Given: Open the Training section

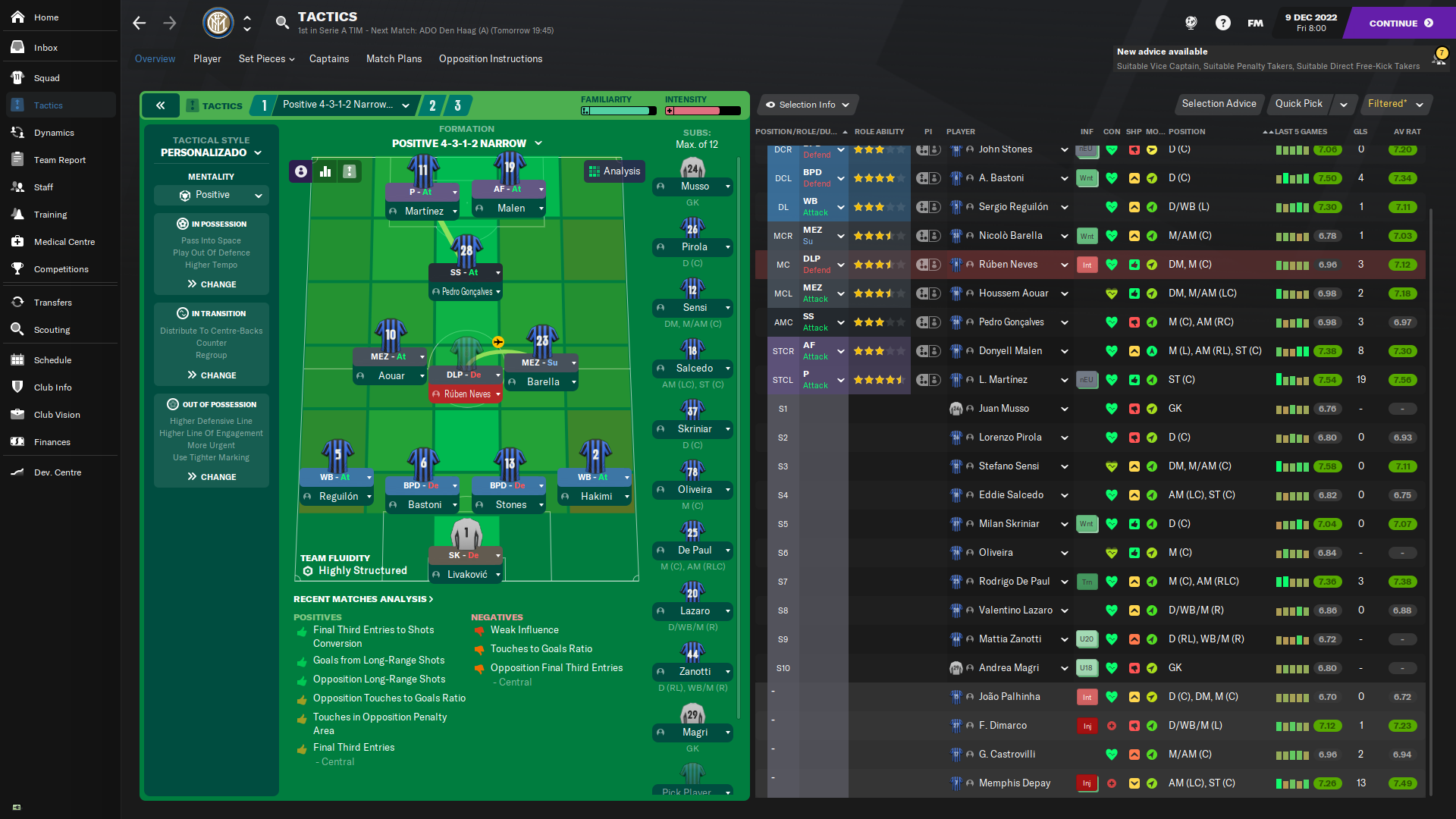Looking at the screenshot, I should 50,215.
